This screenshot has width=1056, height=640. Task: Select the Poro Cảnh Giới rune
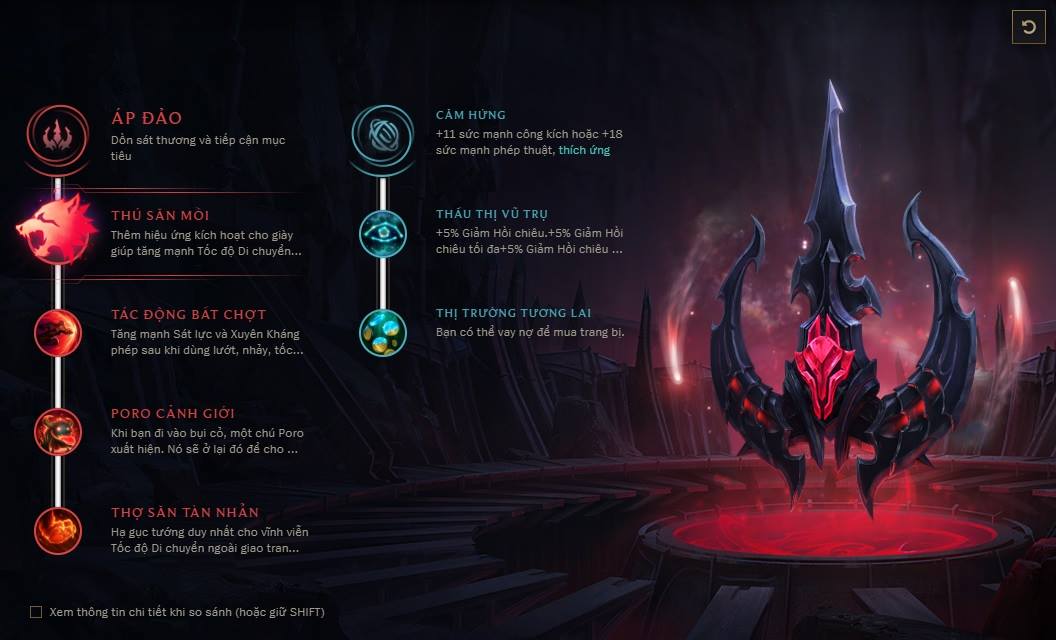pos(57,432)
